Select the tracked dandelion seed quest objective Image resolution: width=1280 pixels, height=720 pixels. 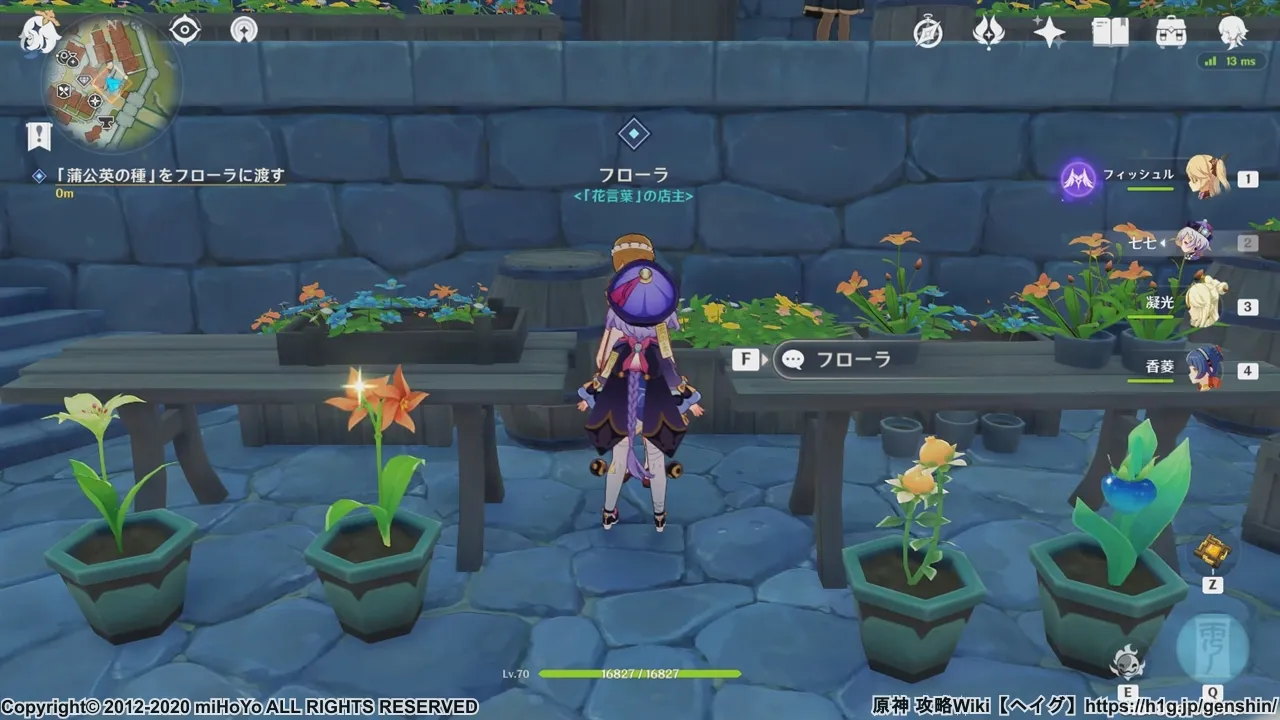[170, 175]
